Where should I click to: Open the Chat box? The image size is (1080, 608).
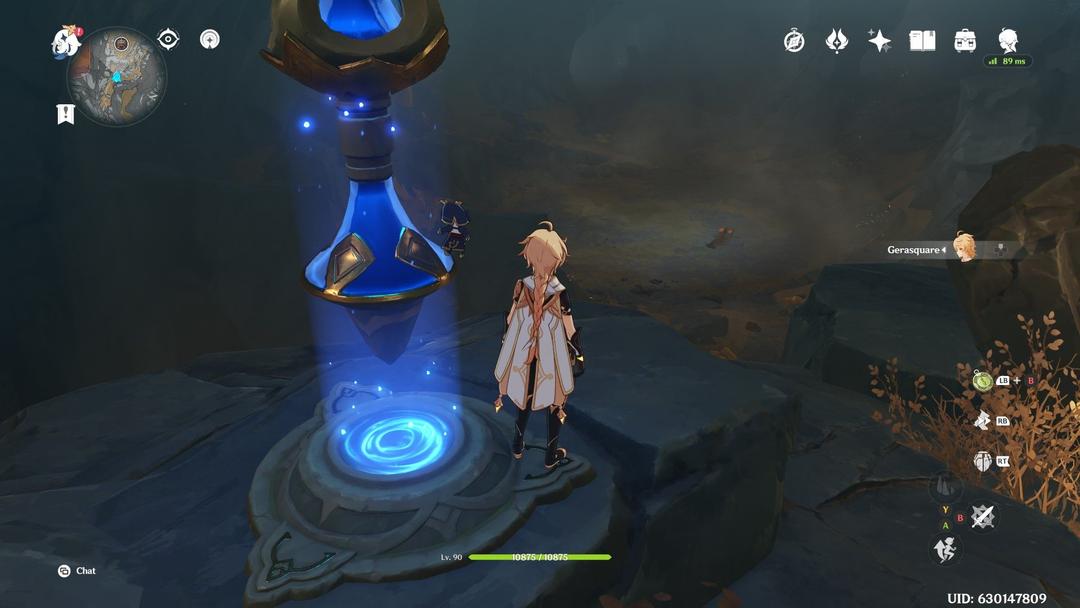pos(77,571)
